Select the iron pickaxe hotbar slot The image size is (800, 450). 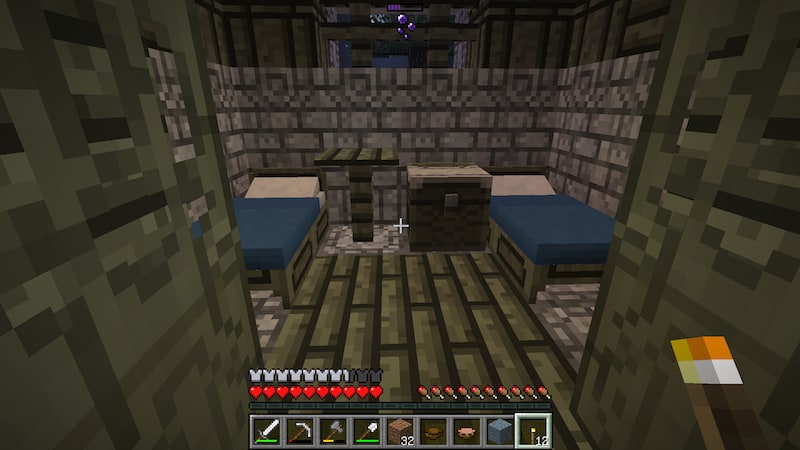(300, 431)
